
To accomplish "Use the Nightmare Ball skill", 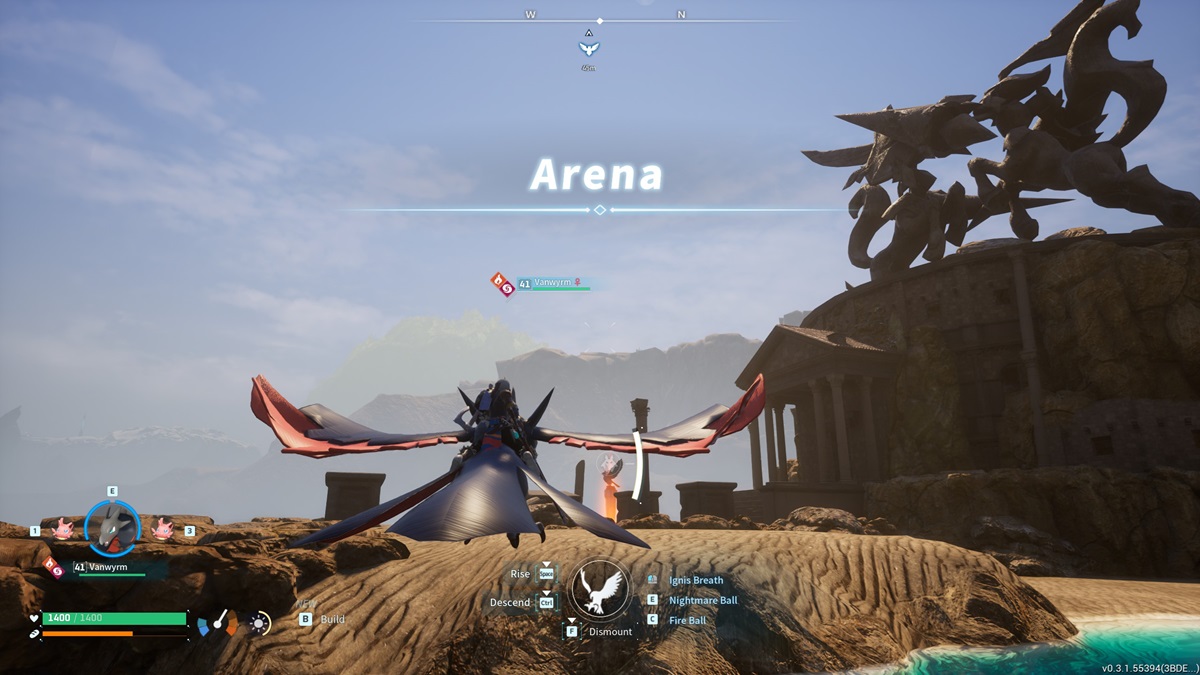I will pyautogui.click(x=704, y=600).
